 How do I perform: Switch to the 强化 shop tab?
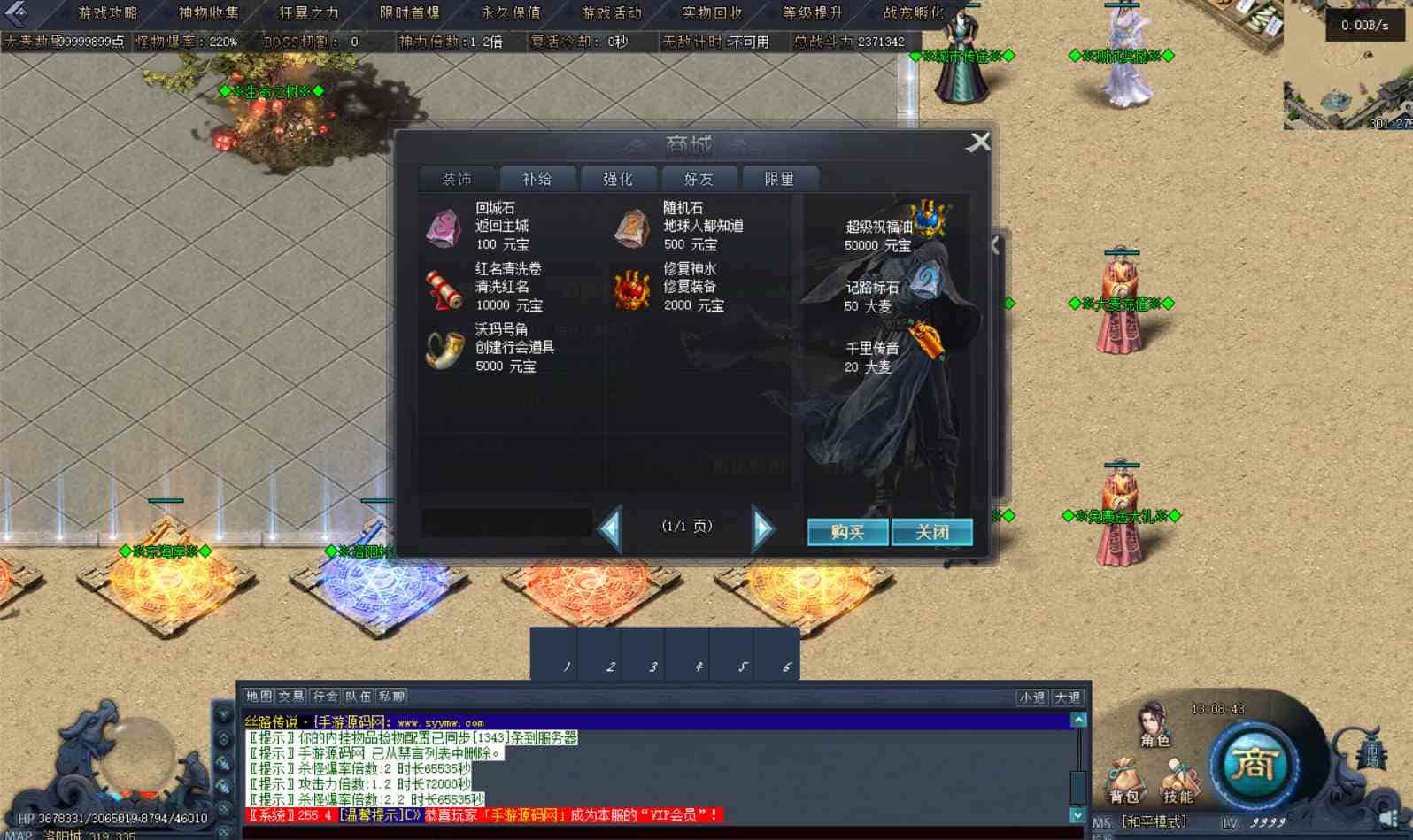617,178
